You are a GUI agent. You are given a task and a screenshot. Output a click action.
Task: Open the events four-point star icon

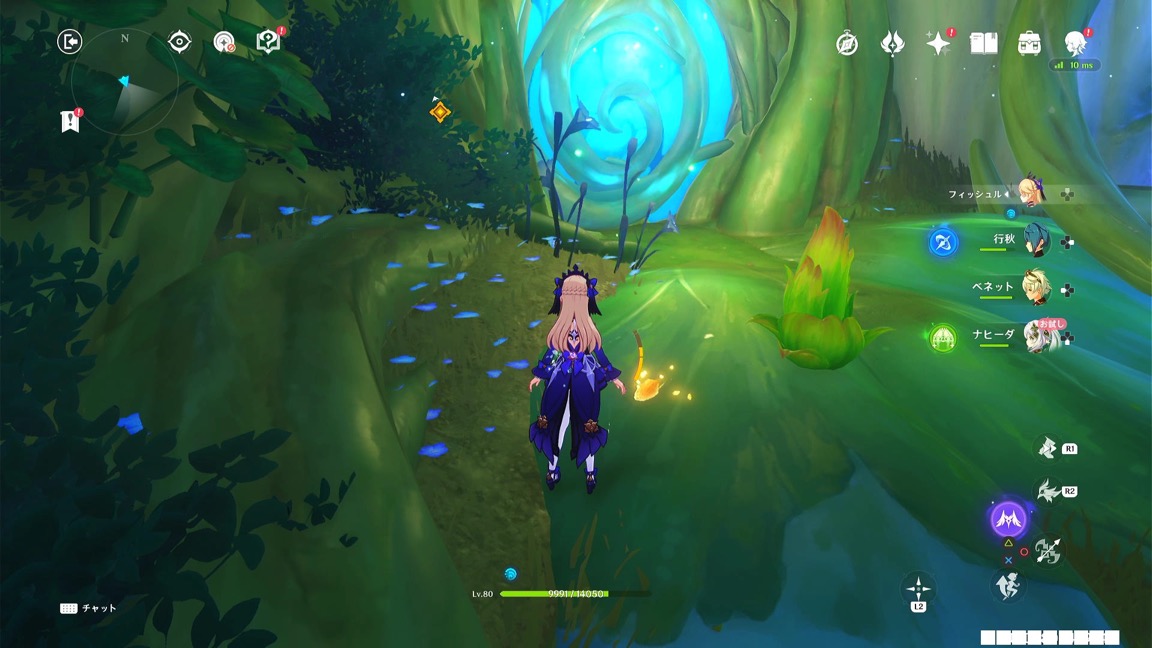click(938, 43)
